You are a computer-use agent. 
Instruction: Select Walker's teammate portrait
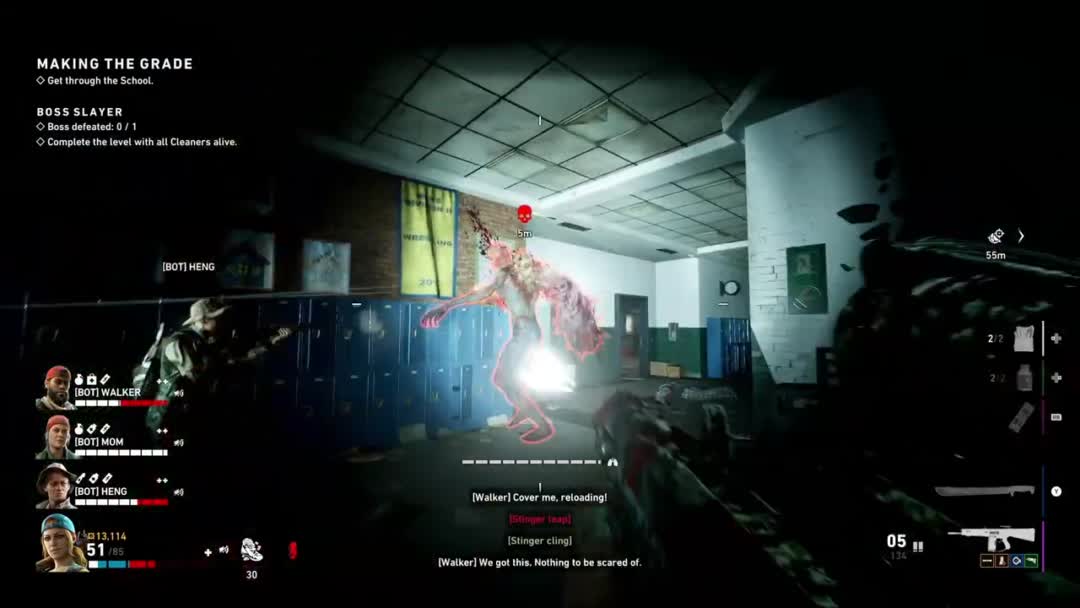57,388
